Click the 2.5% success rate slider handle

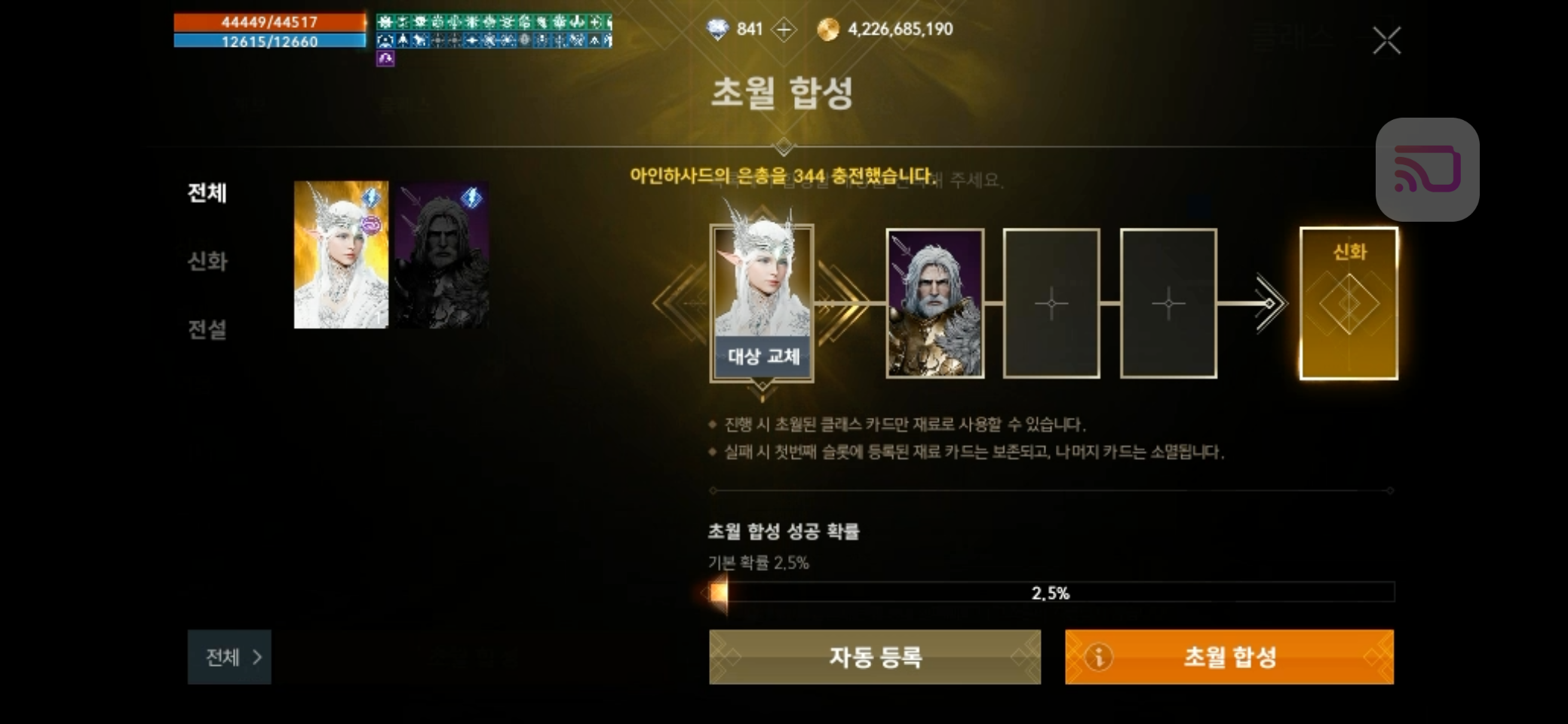tap(717, 594)
